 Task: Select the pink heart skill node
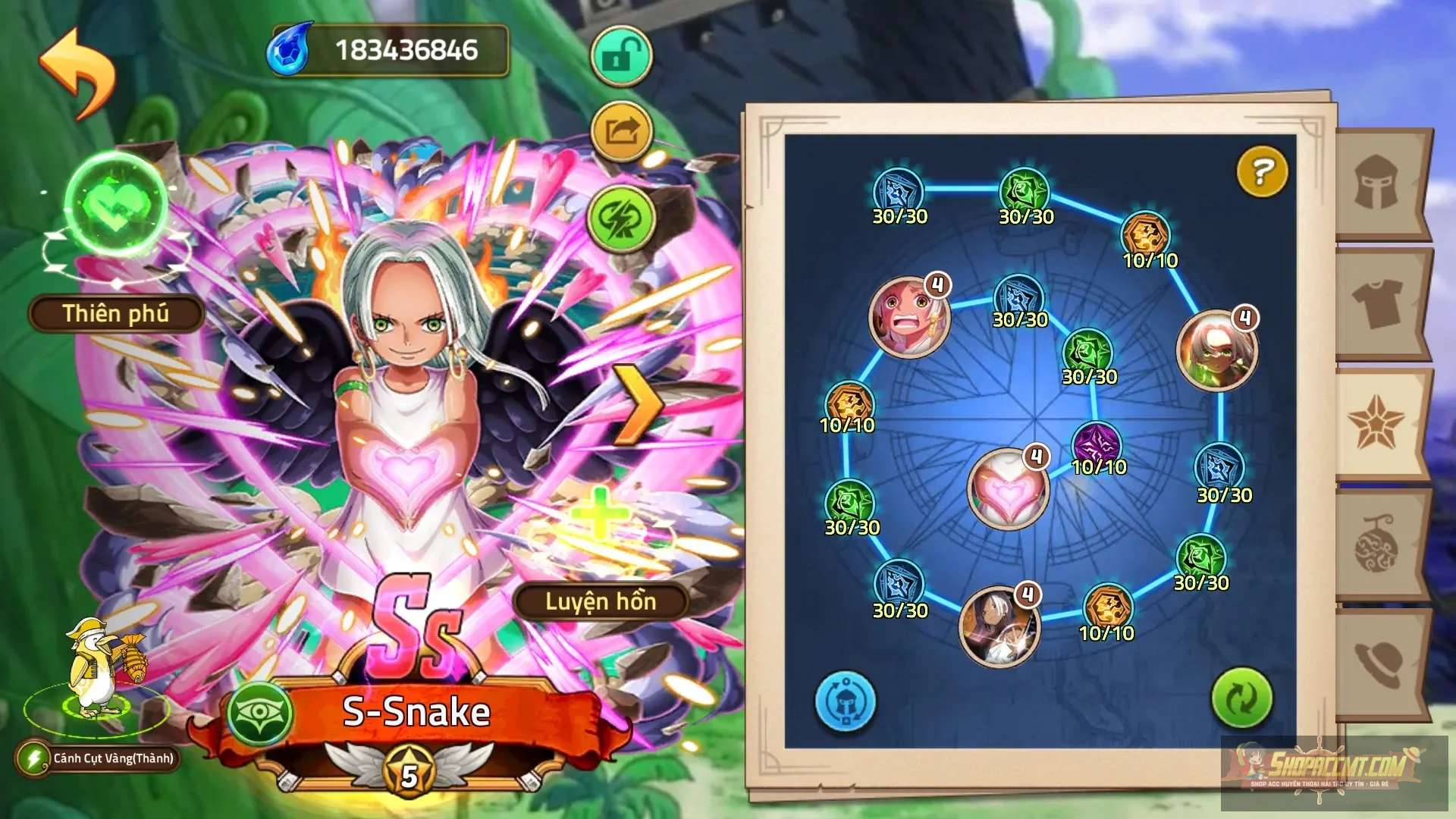coord(1008,489)
